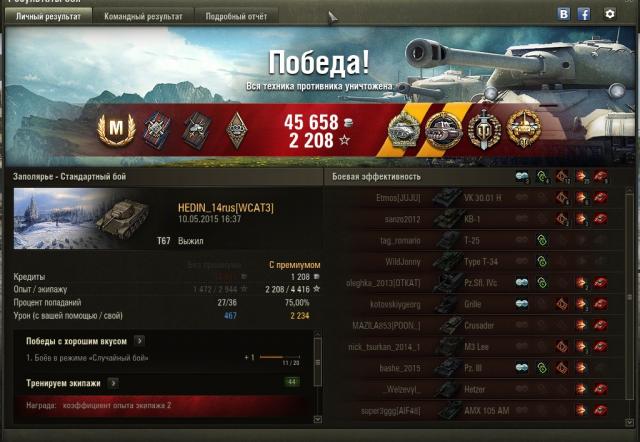Pick the nick_tsurkan_2014_1 M3 Lee row
Viewport: 640px width, 442px height.
pos(470,347)
